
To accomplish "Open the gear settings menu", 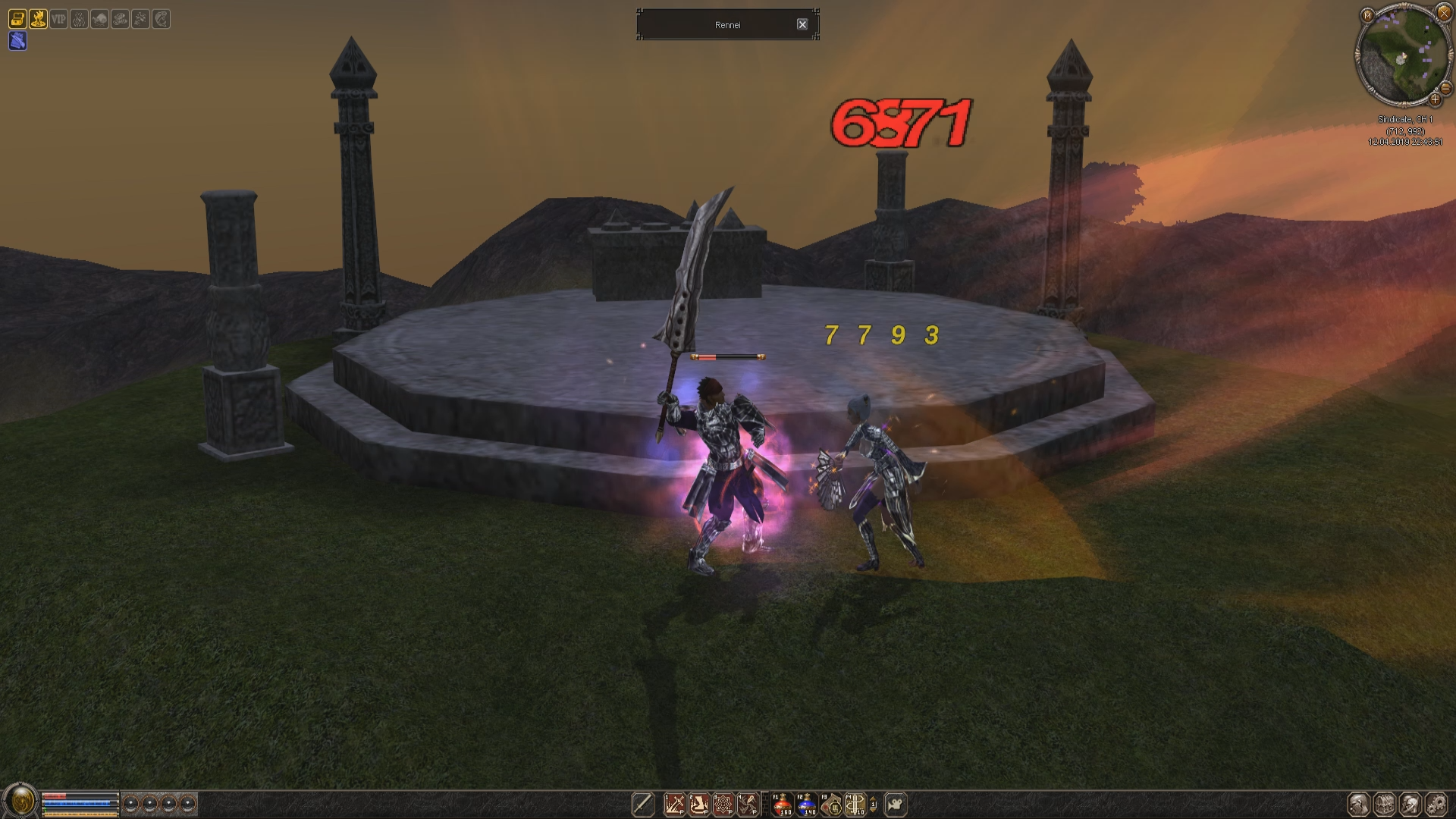I will coord(1436,804).
